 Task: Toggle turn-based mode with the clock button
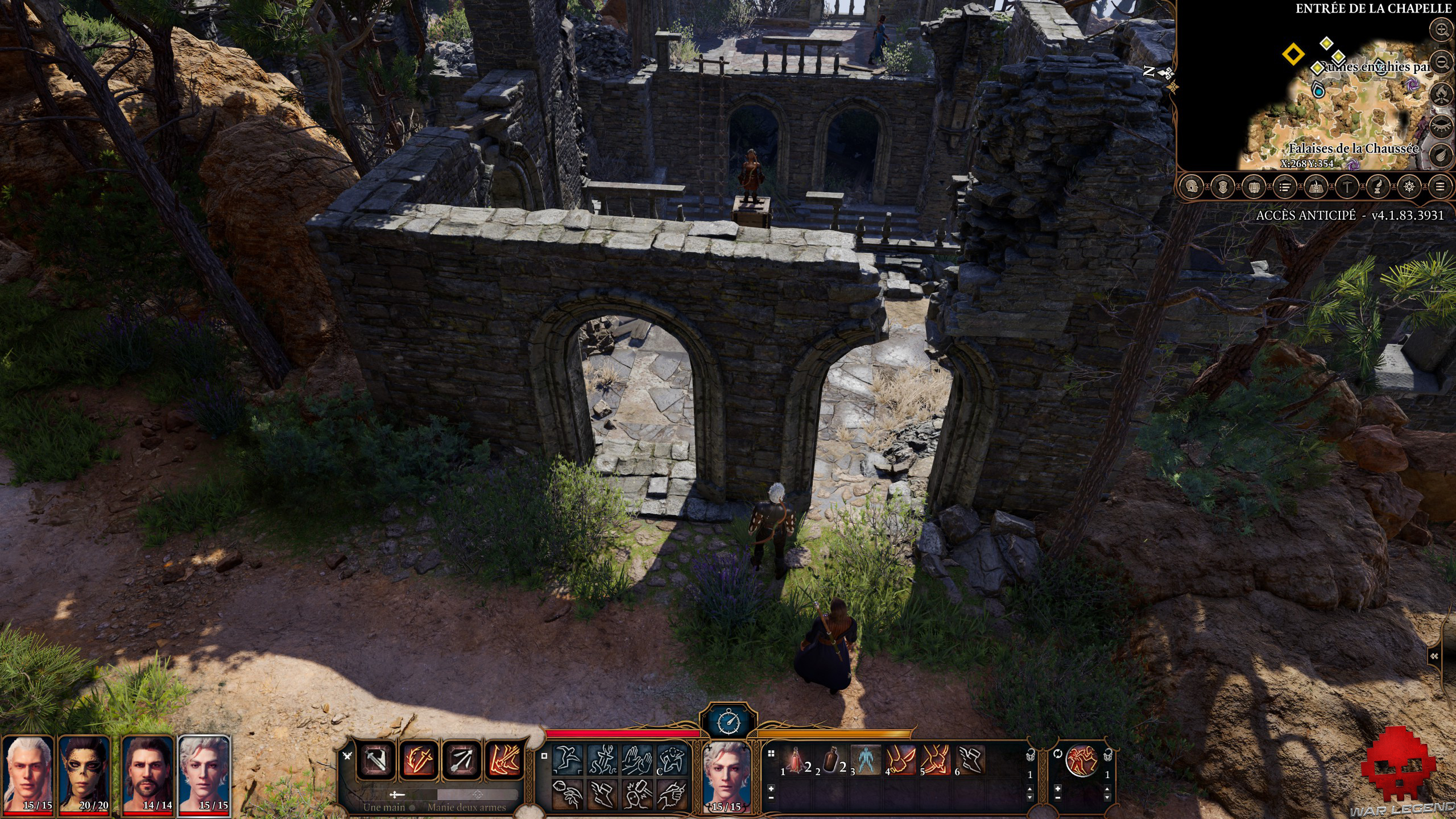pyautogui.click(x=729, y=722)
